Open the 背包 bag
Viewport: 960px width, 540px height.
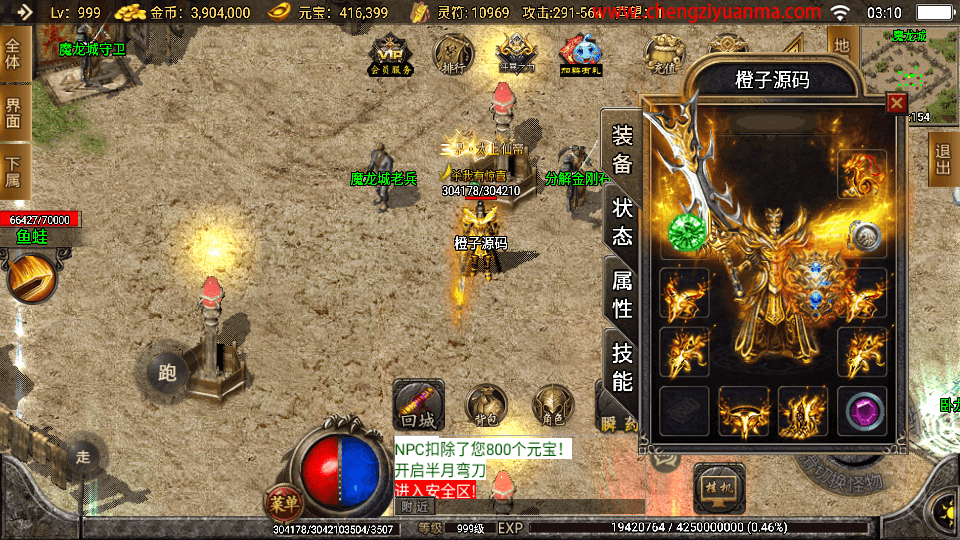488,406
